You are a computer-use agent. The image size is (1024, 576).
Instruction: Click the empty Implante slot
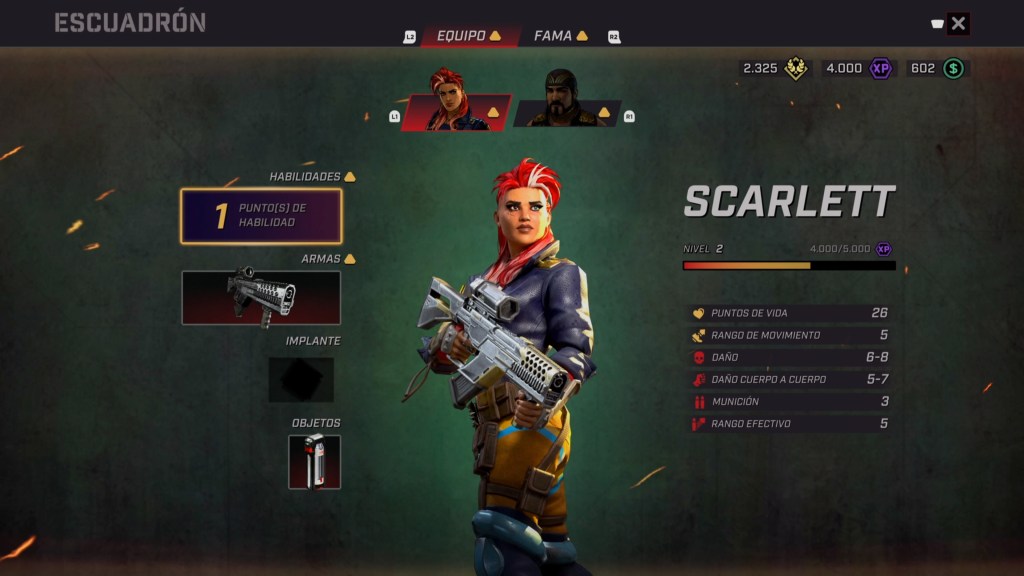point(301,380)
